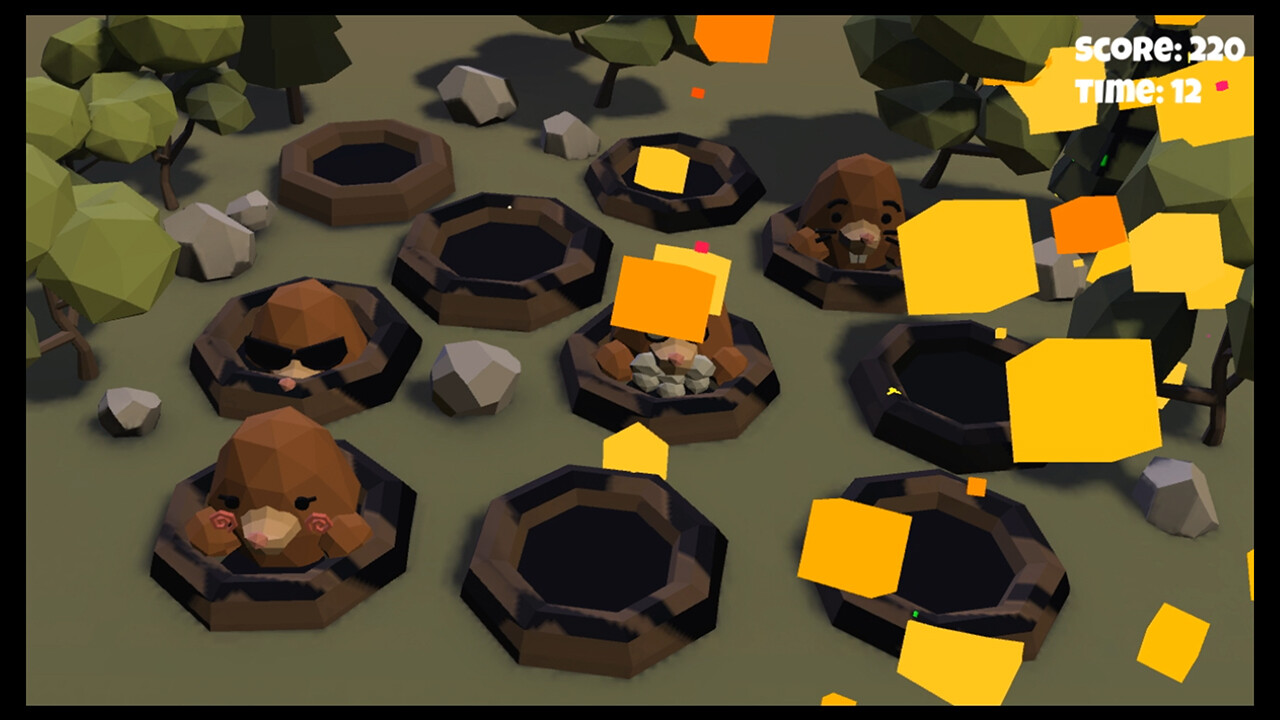
Task: Click the tiny pink square above the center hole
Action: click(x=700, y=246)
